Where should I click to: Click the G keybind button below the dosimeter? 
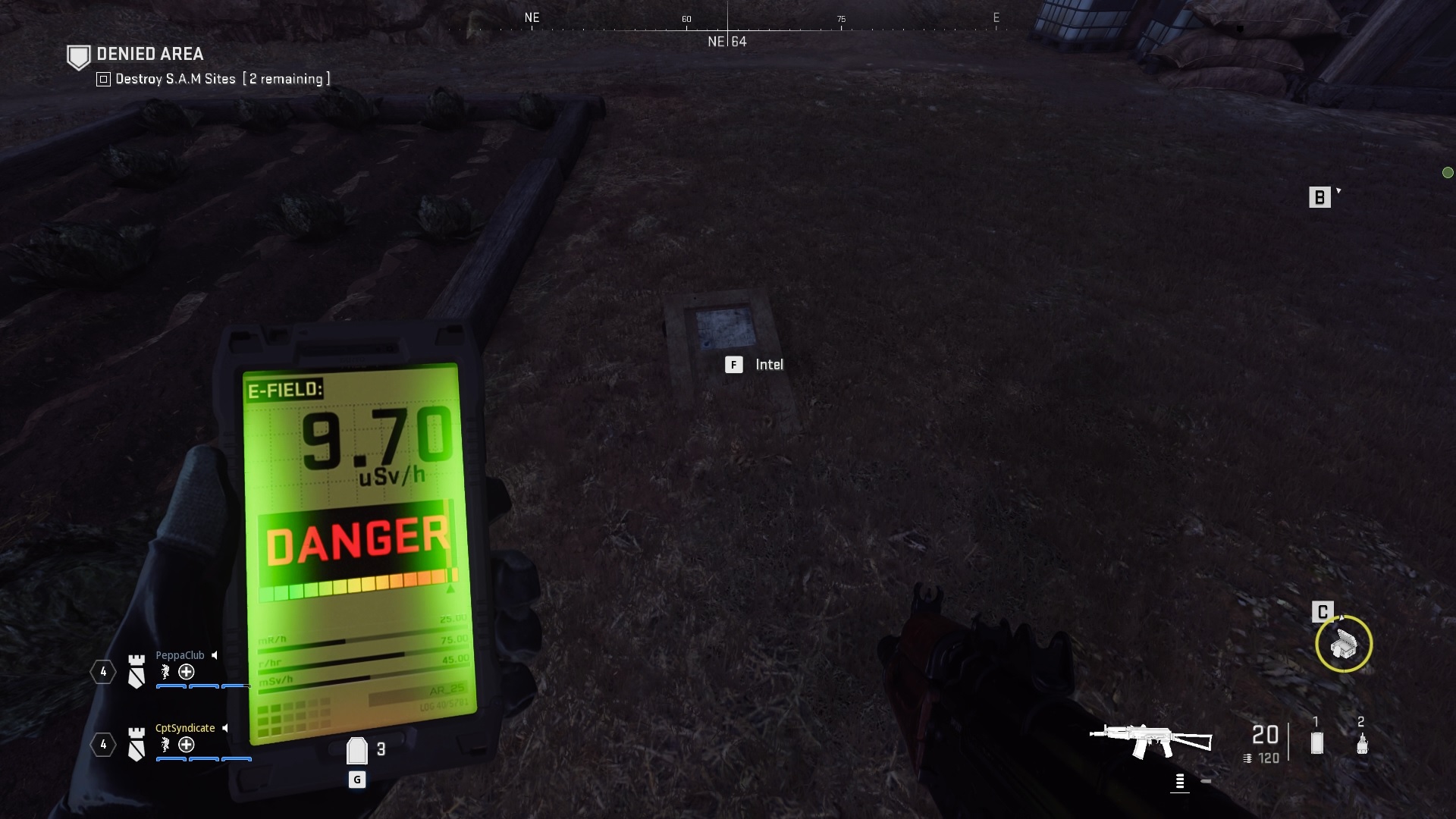356,779
